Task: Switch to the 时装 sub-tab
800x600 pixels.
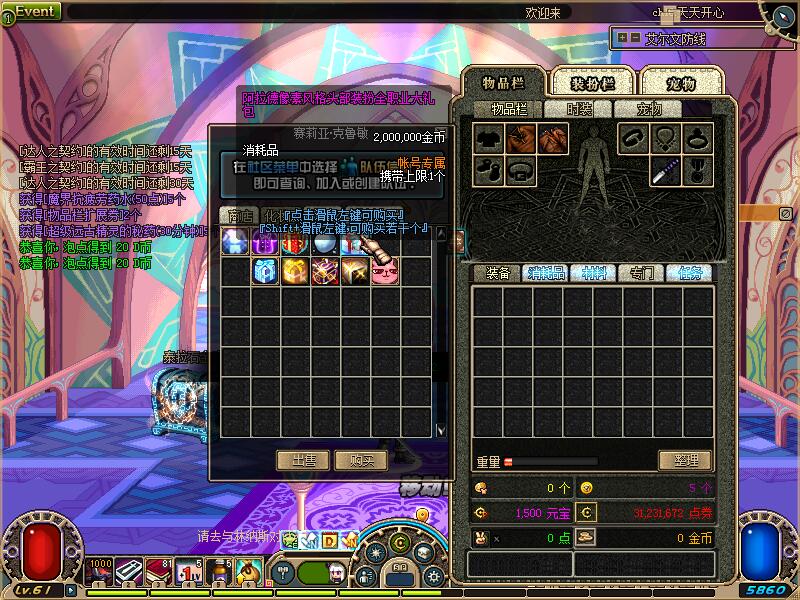Action: coord(579,109)
